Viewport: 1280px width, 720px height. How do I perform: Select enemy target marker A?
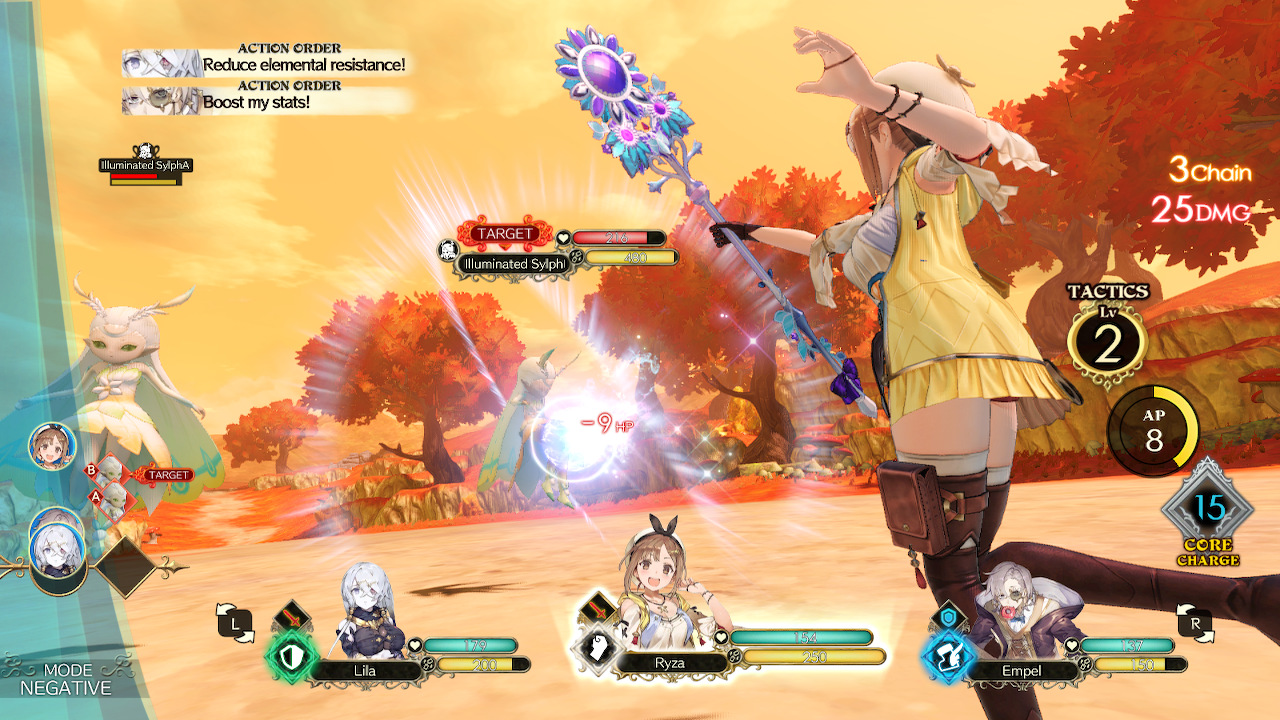tap(96, 495)
